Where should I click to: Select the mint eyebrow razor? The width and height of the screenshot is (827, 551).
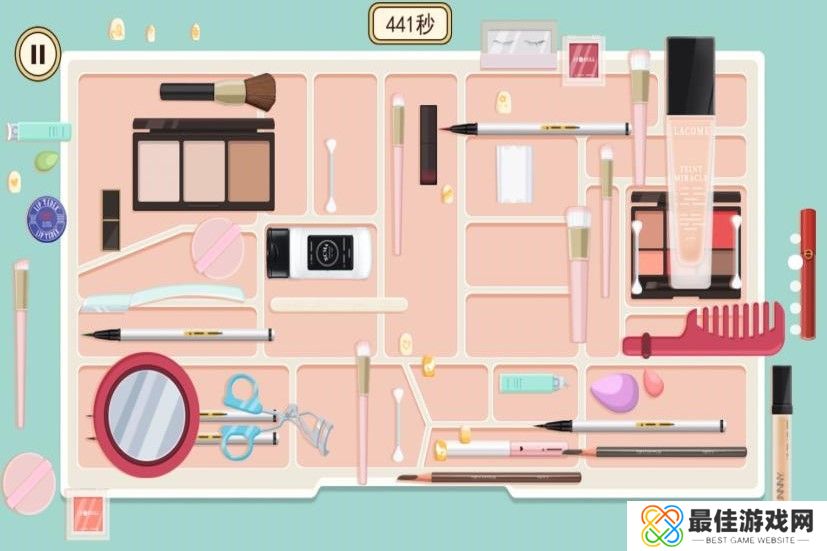[x=162, y=295]
